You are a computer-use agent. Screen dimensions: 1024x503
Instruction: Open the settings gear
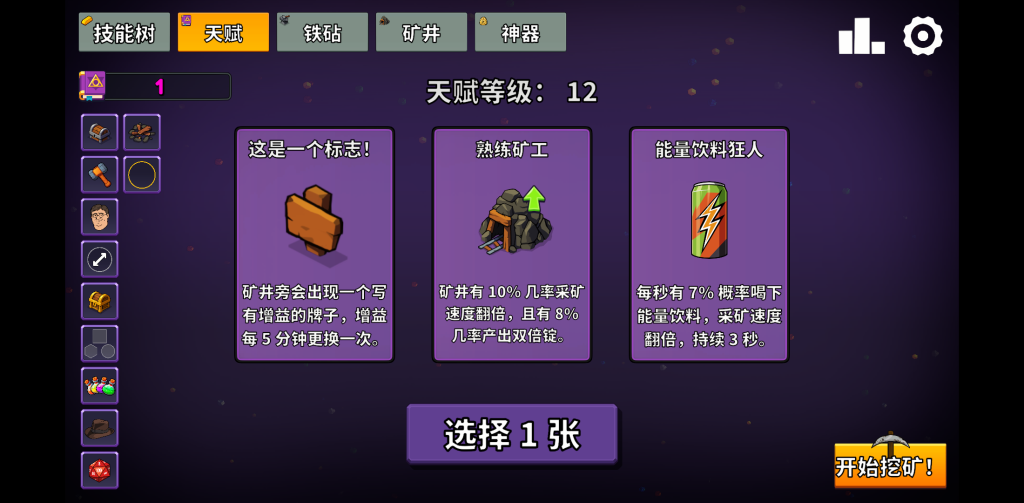pyautogui.click(x=922, y=36)
